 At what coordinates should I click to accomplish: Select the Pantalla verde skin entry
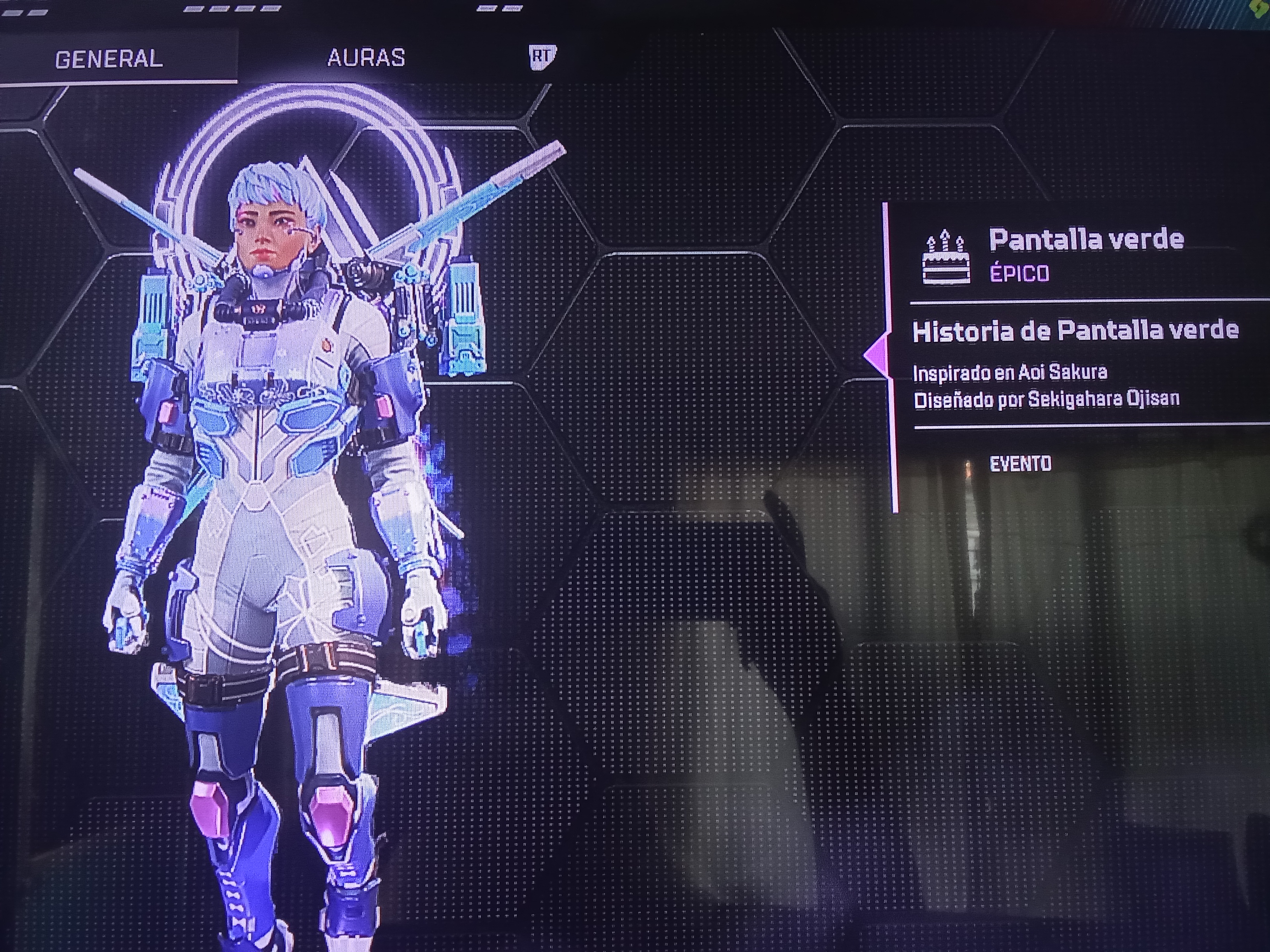pos(1085,240)
